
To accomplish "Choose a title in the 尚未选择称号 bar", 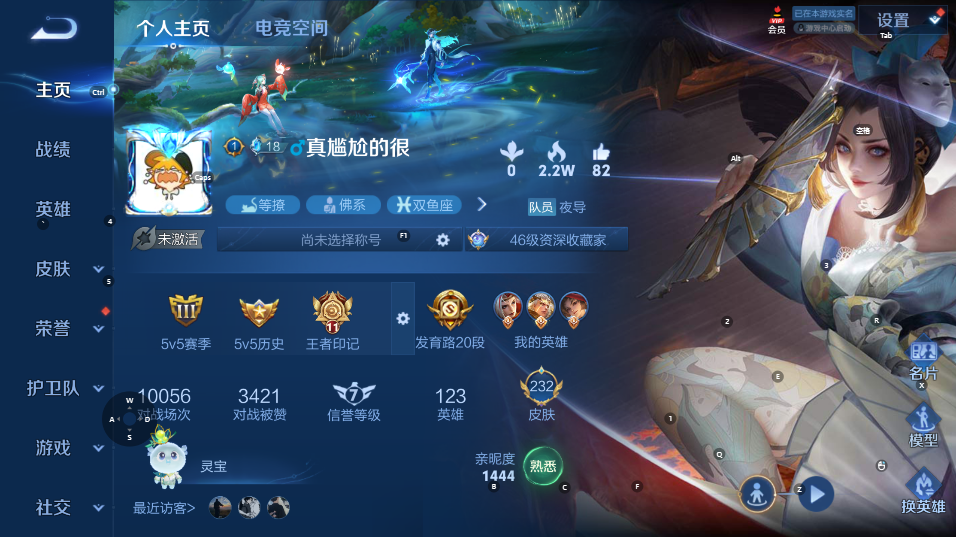I will pos(340,240).
